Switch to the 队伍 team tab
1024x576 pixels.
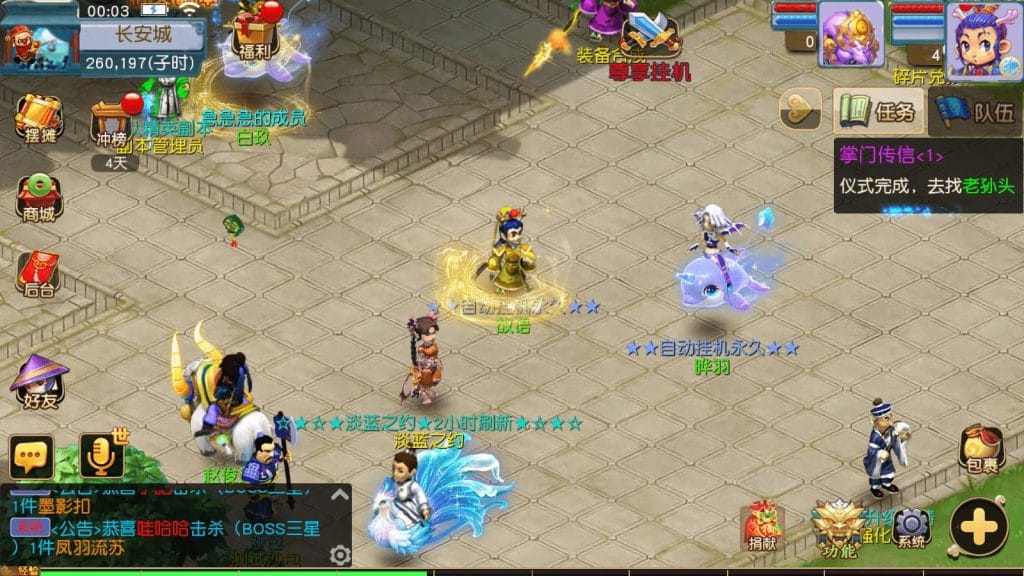click(x=975, y=111)
